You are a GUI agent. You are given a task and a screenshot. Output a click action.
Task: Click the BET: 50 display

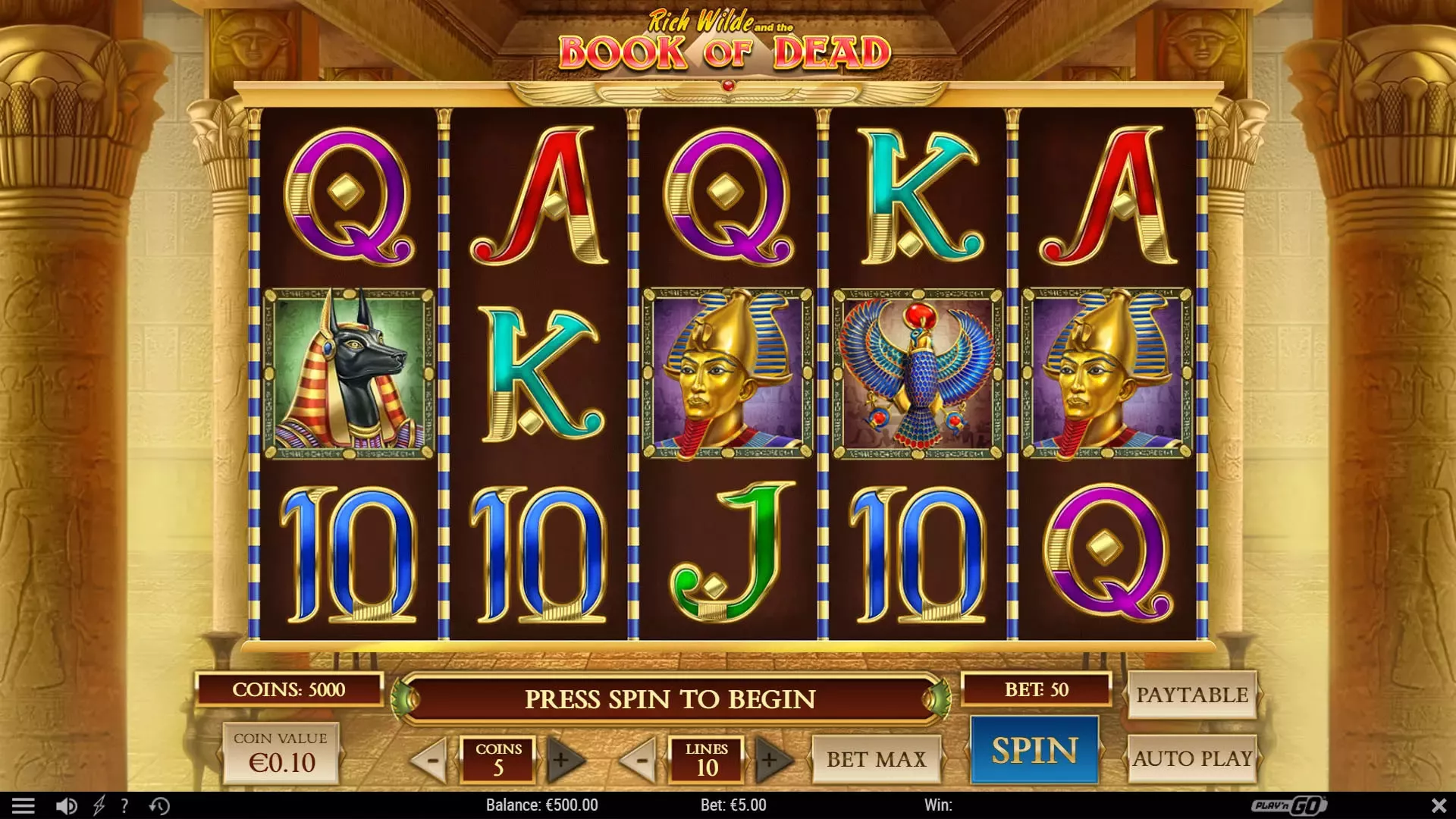pos(1037,690)
